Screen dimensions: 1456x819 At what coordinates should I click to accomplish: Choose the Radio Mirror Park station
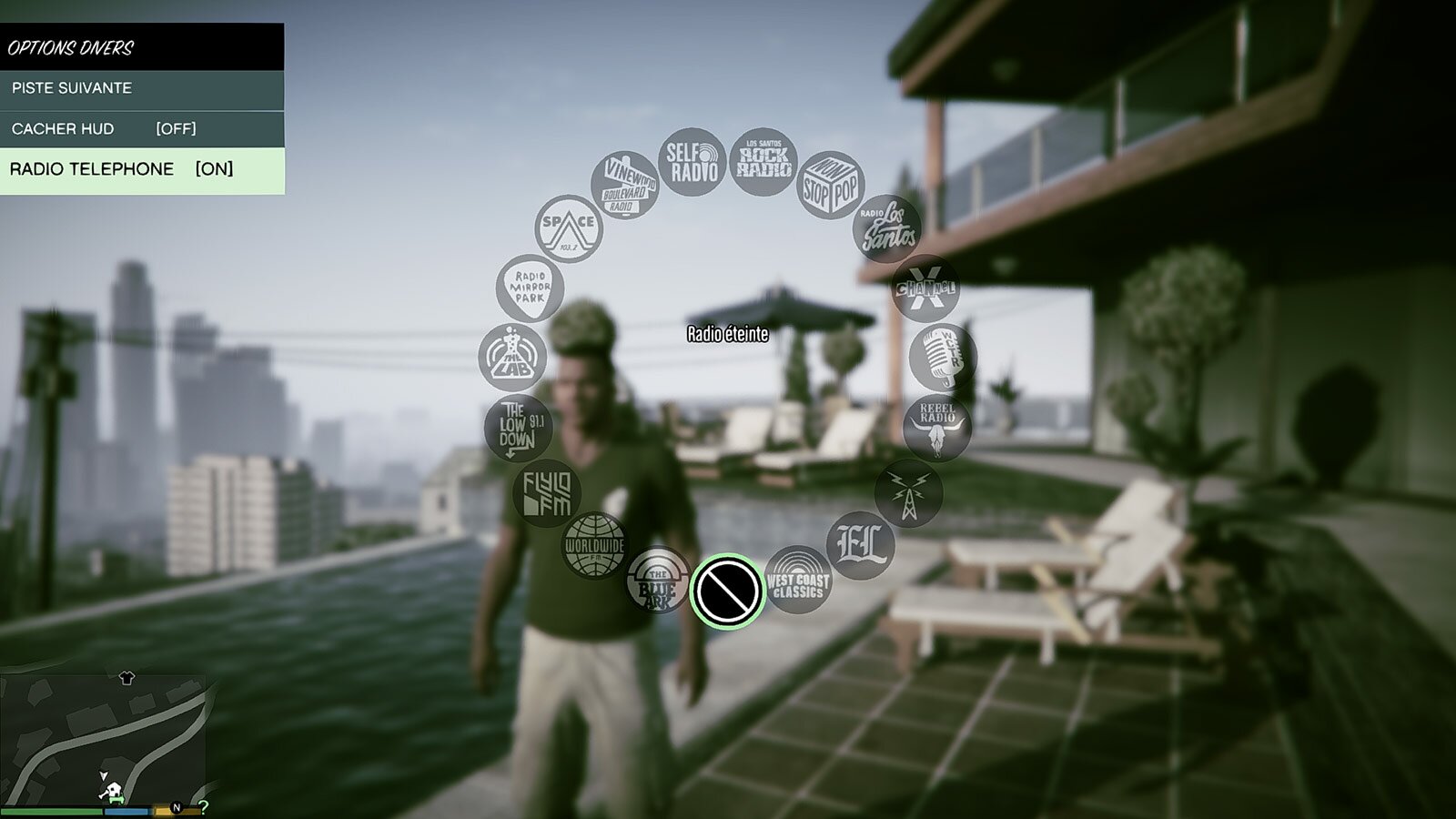(530, 288)
